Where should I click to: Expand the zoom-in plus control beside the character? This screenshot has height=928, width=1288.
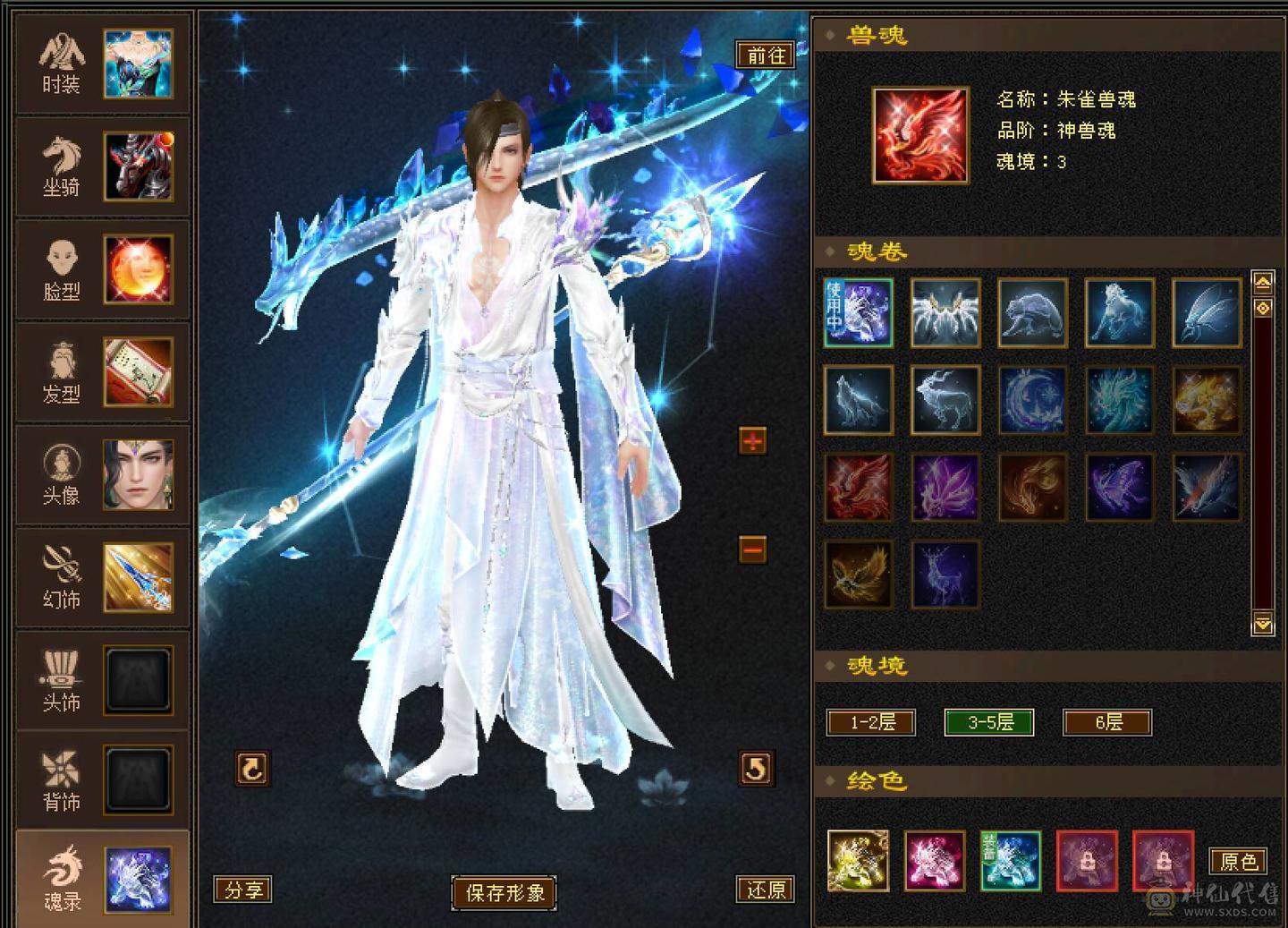pyautogui.click(x=751, y=440)
